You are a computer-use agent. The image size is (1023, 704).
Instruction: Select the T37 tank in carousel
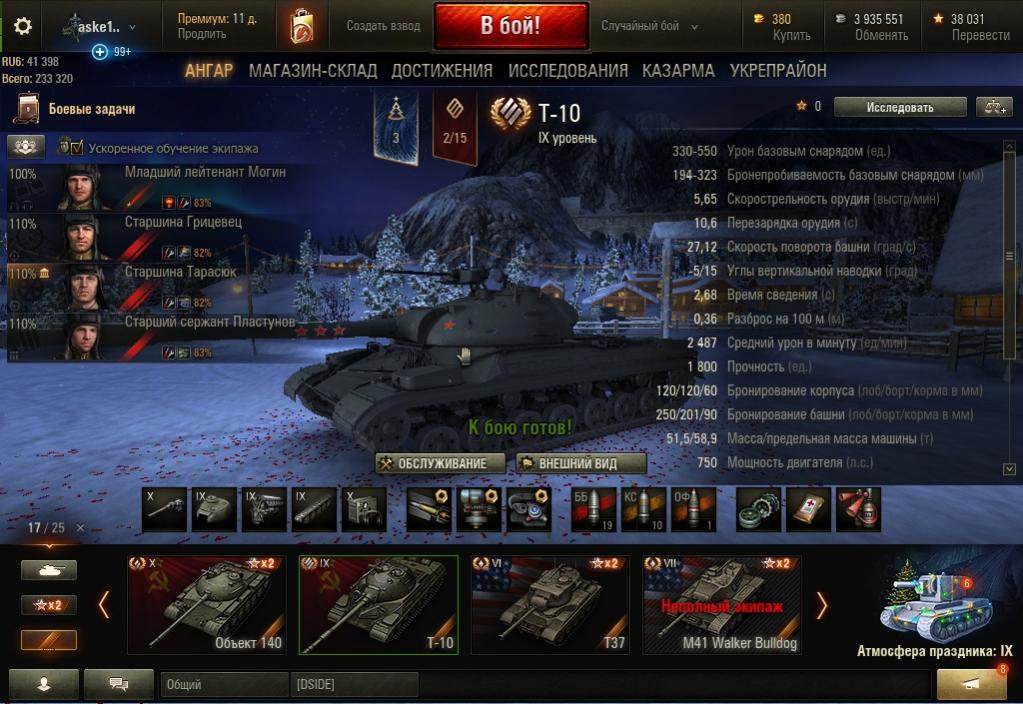550,604
